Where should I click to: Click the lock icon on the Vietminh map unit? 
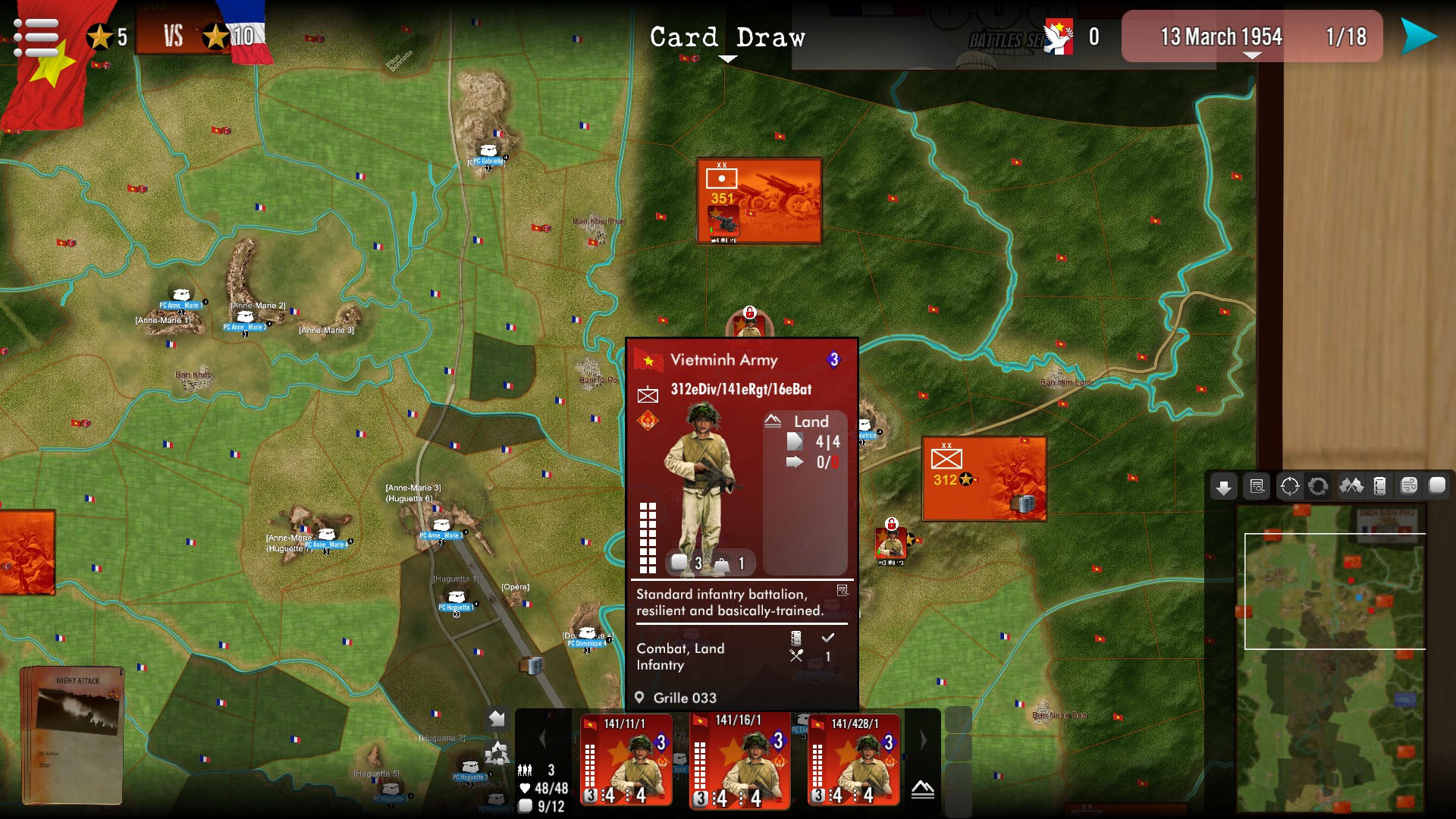[x=890, y=523]
